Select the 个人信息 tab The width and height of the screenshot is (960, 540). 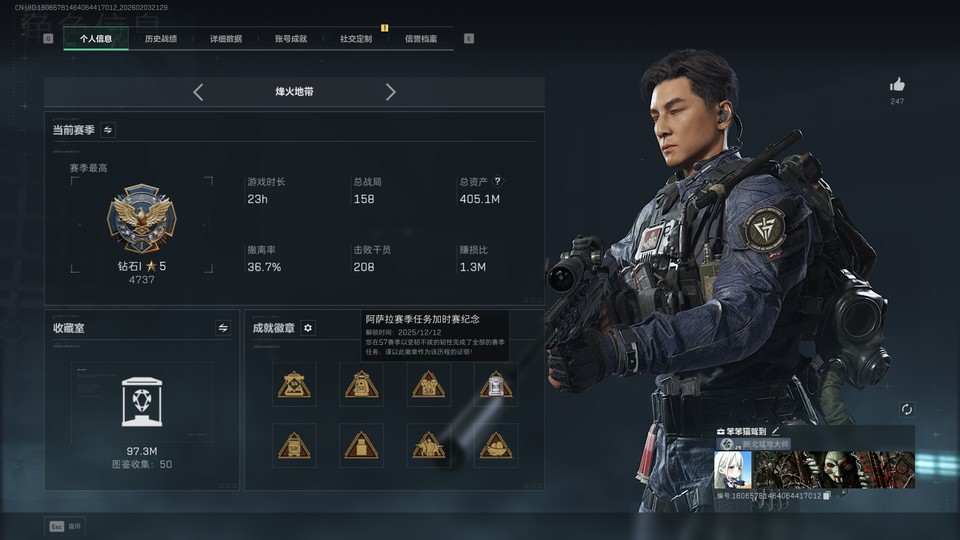tap(96, 39)
